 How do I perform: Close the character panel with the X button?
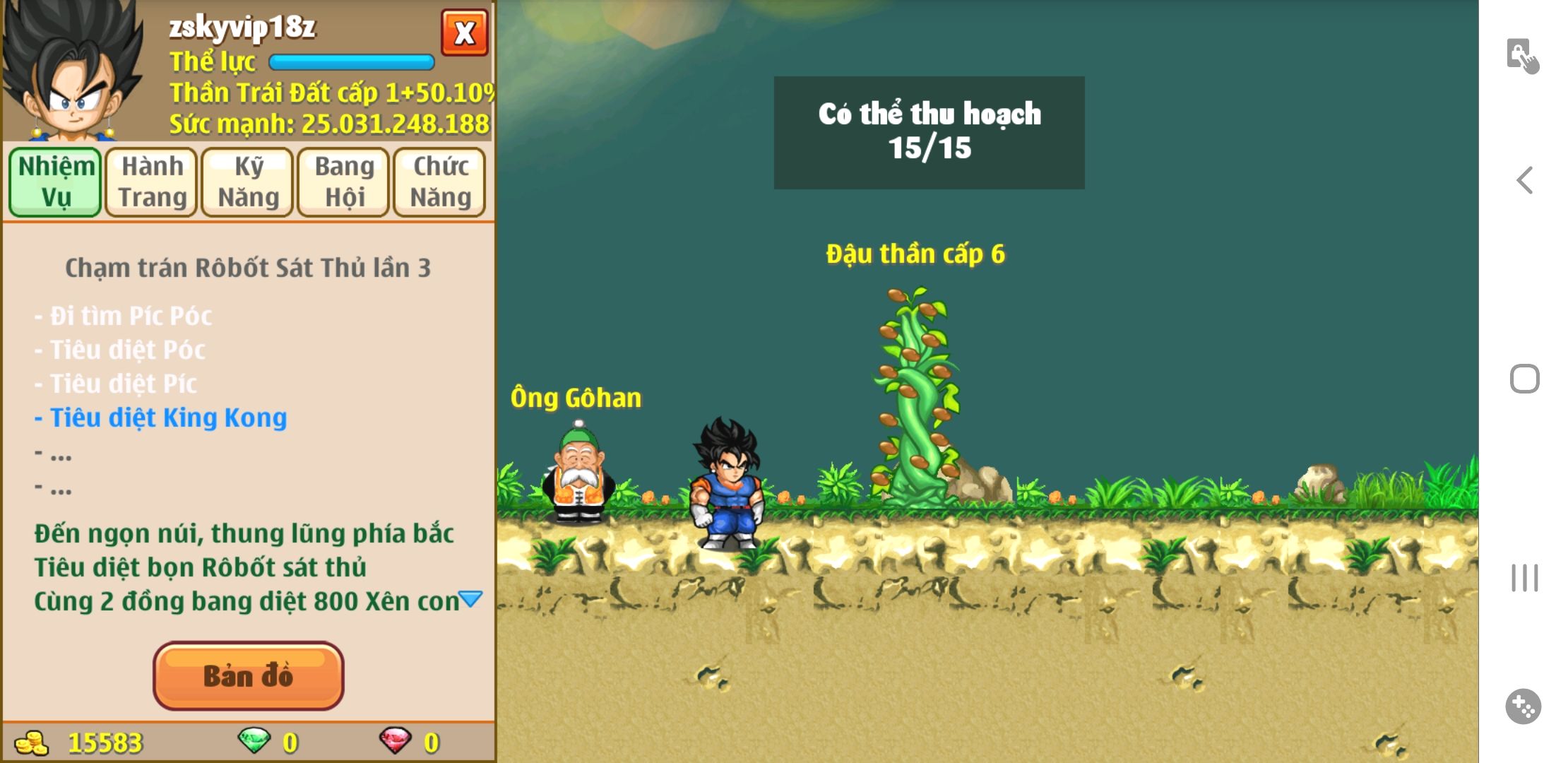click(x=464, y=32)
